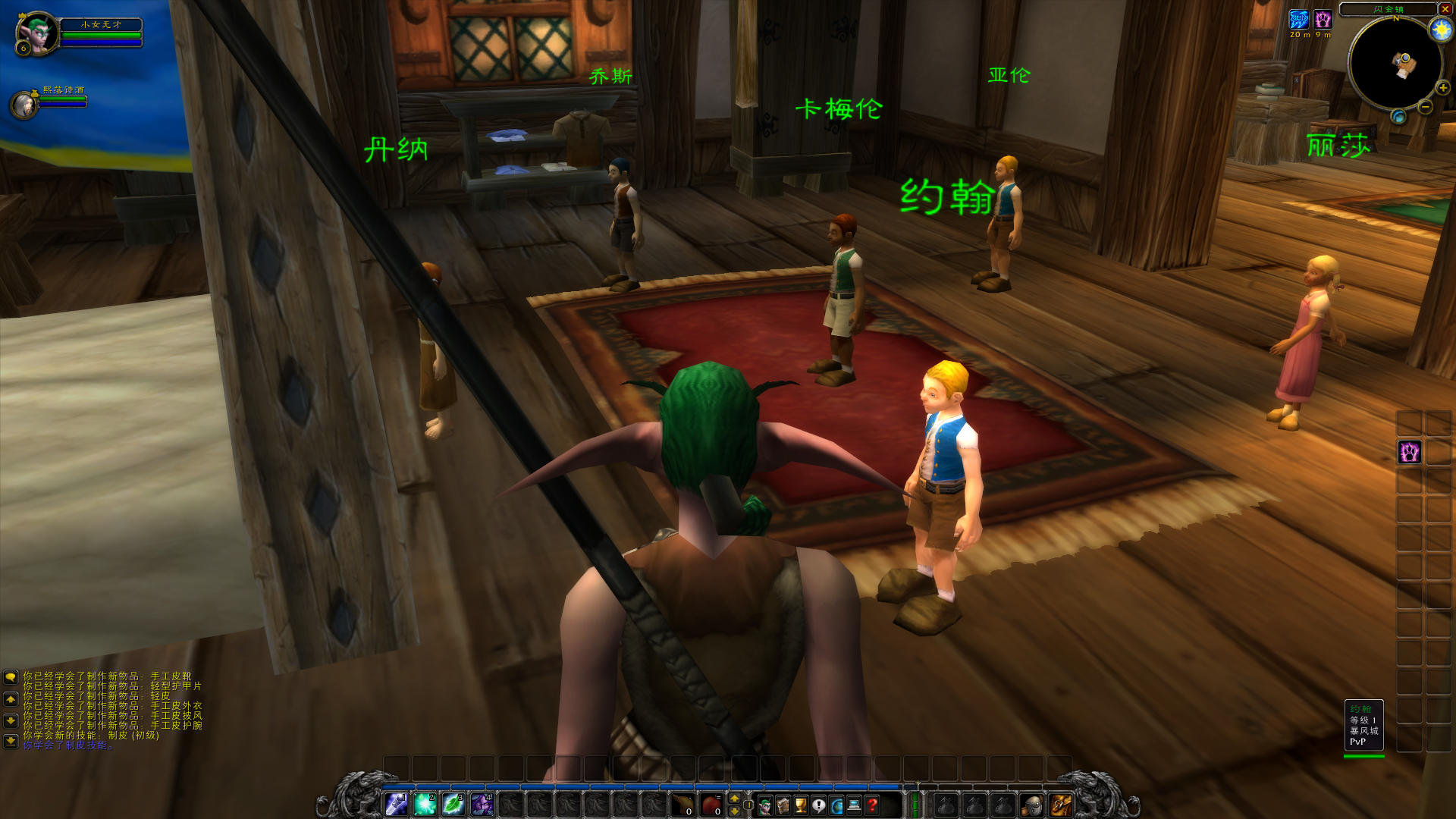Open the backpack bag slot
The image size is (1456, 819).
(1060, 805)
